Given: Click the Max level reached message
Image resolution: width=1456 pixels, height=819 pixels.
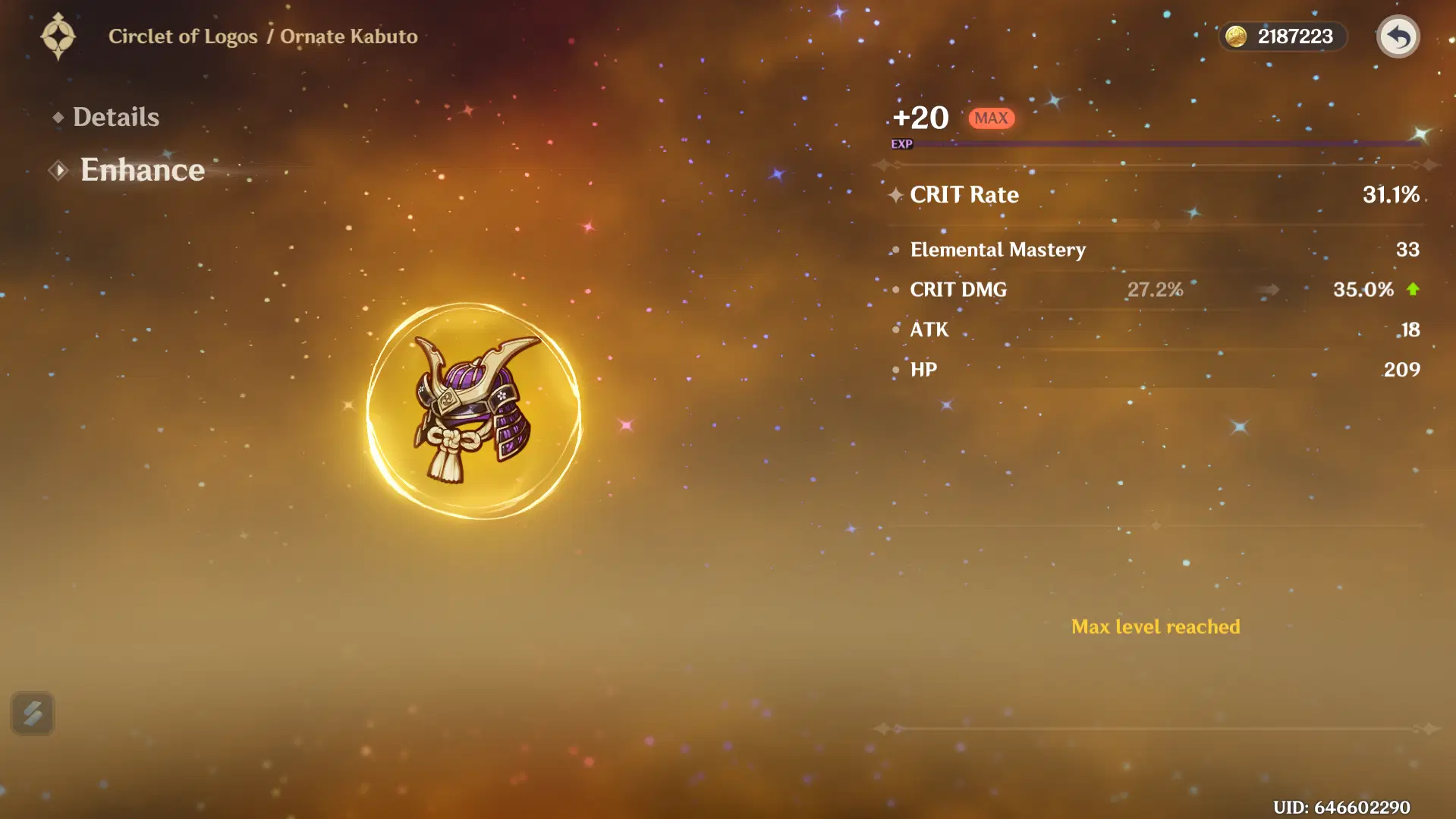Looking at the screenshot, I should 1155,626.
